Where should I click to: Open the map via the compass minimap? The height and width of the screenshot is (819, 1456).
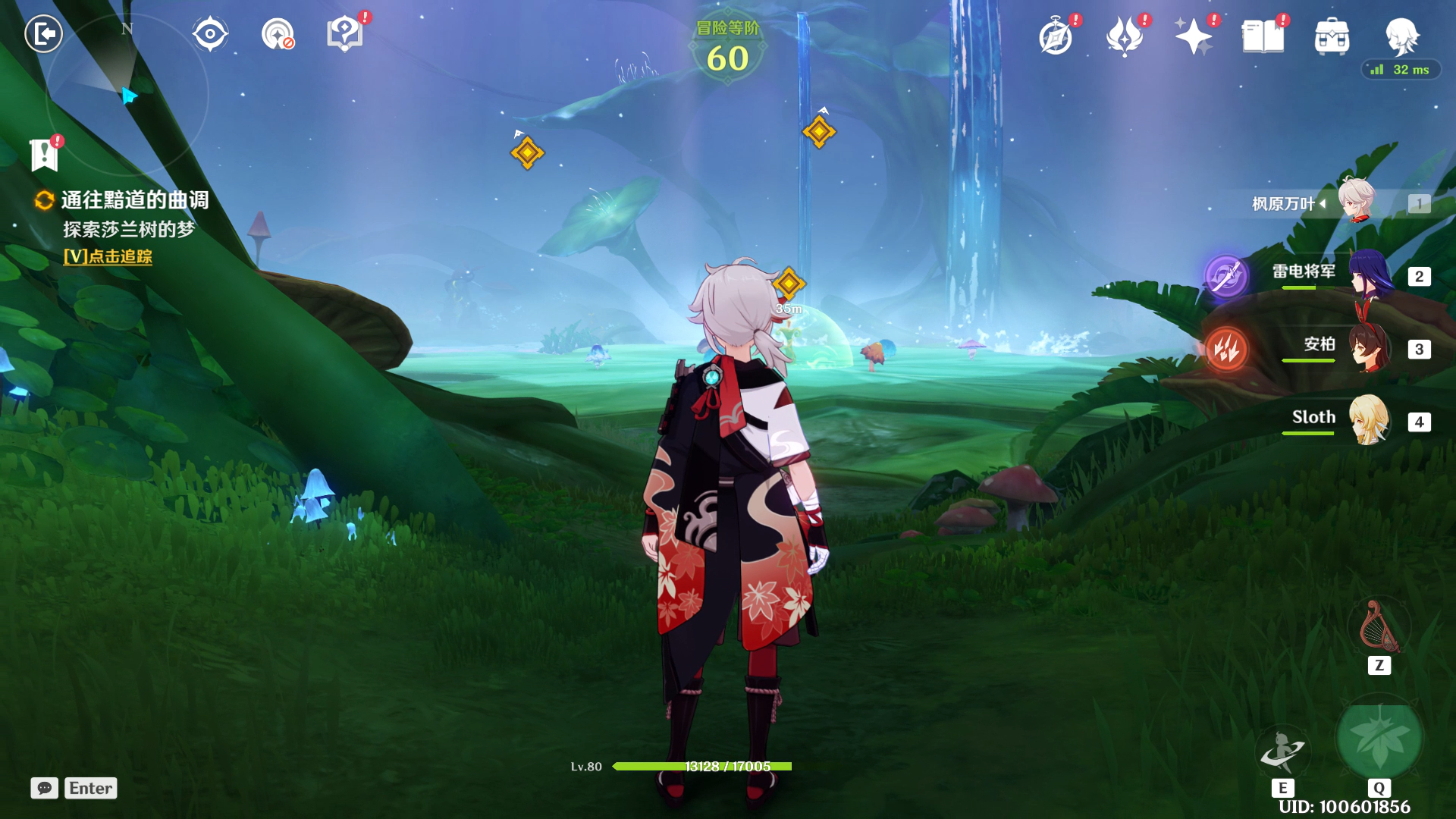[x=127, y=95]
